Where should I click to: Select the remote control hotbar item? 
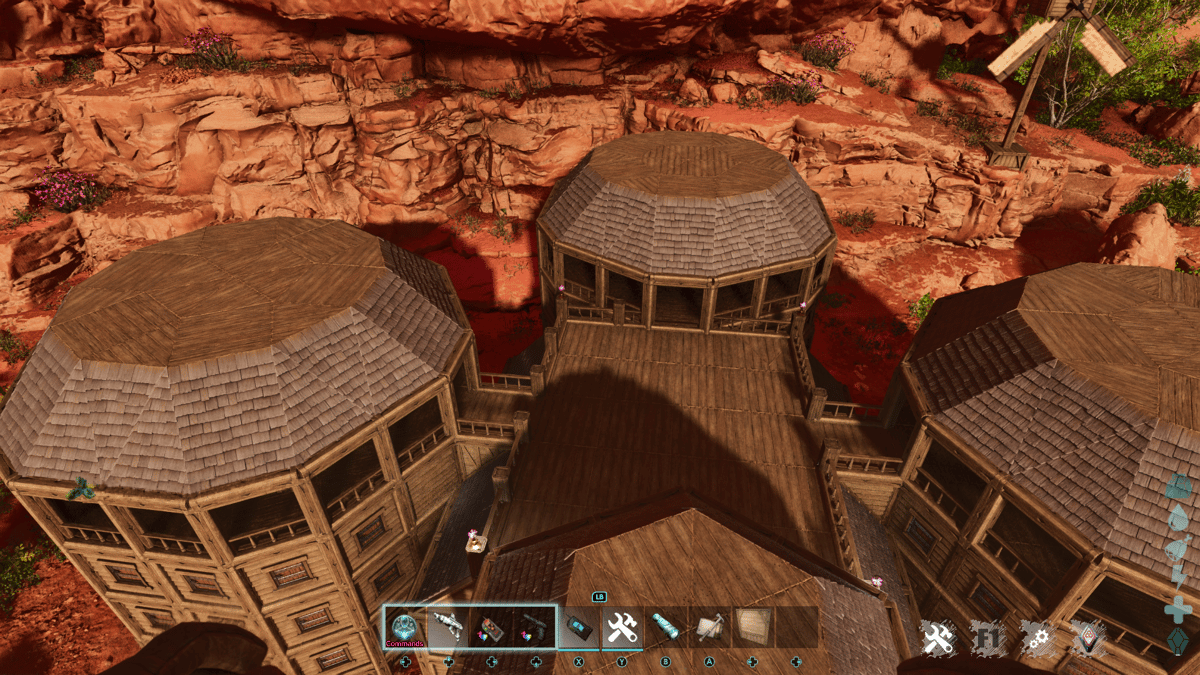(492, 627)
